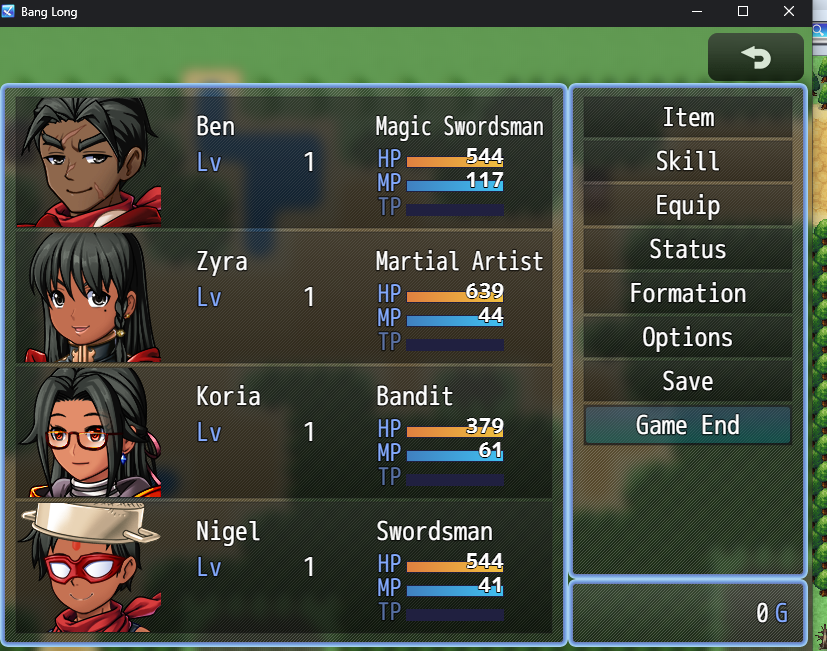Close the Bang Long window
The height and width of the screenshot is (651, 827).
click(x=790, y=12)
